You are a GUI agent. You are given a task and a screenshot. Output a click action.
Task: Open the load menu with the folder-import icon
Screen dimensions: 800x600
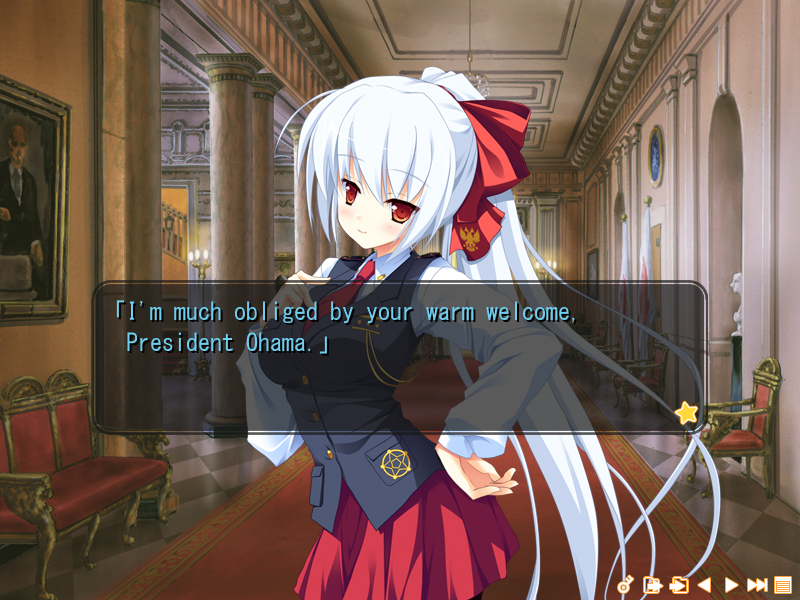(x=678, y=585)
